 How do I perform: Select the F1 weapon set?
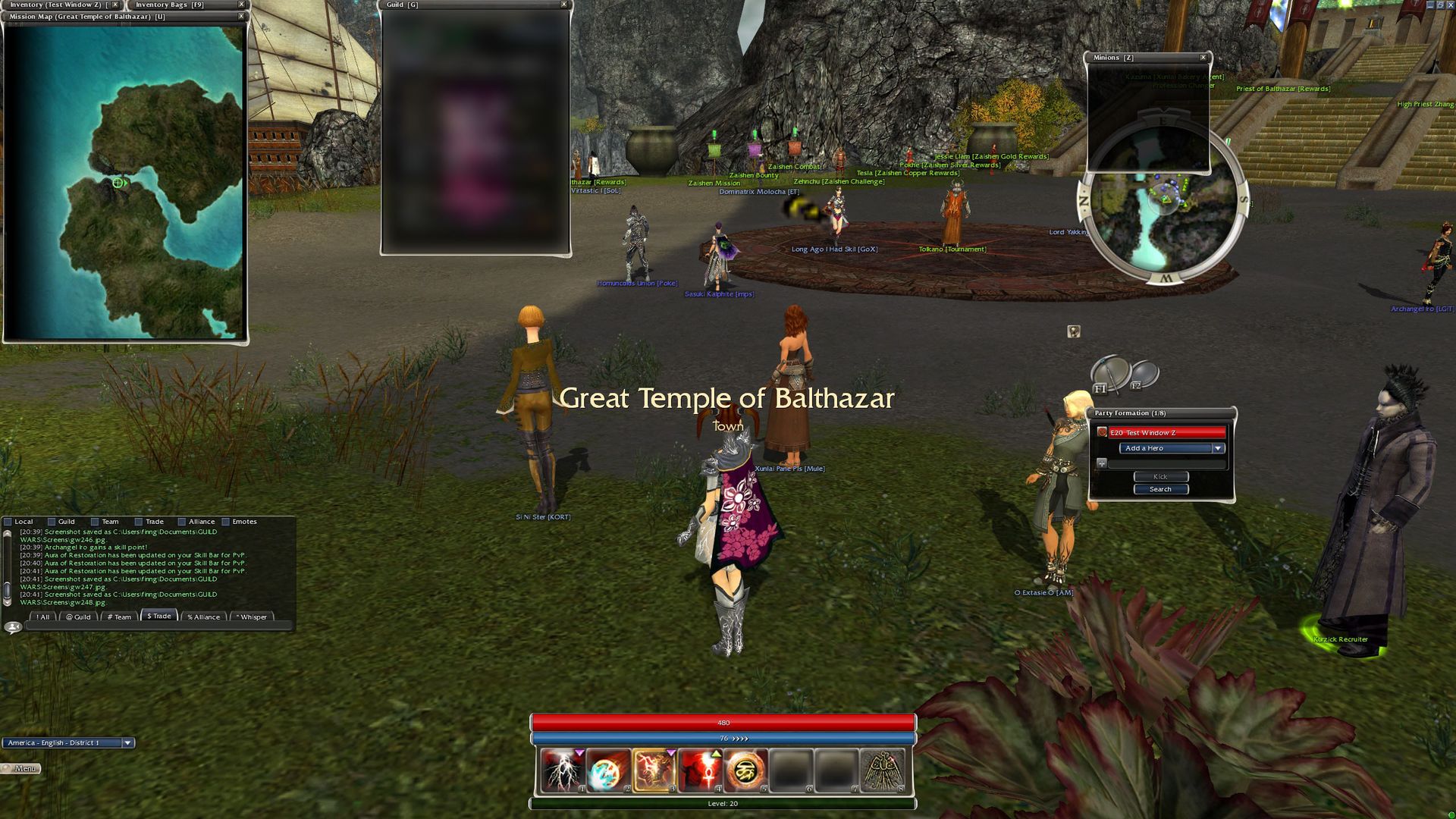(x=1109, y=375)
